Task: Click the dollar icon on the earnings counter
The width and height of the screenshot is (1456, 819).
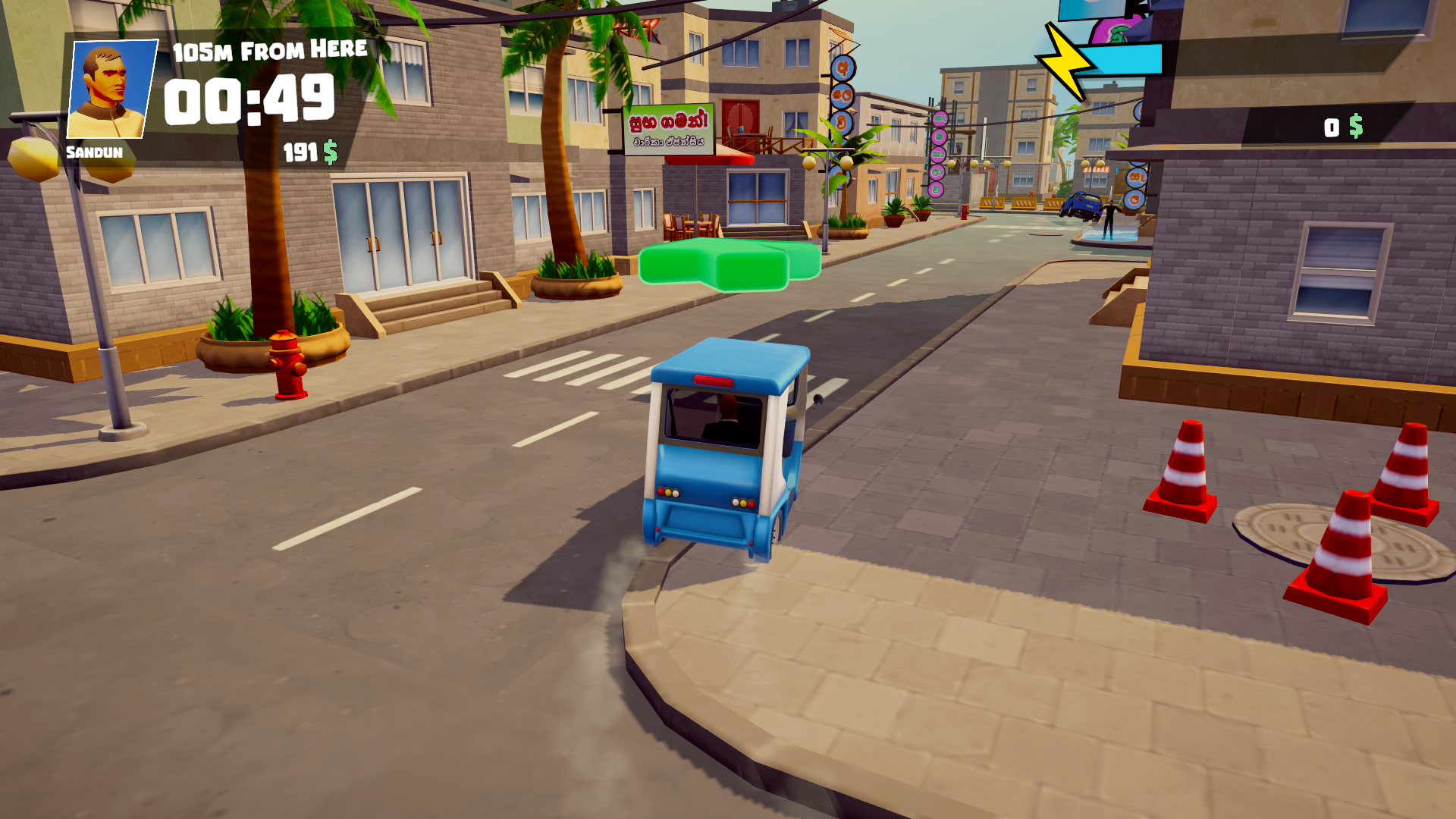Action: (x=1356, y=125)
